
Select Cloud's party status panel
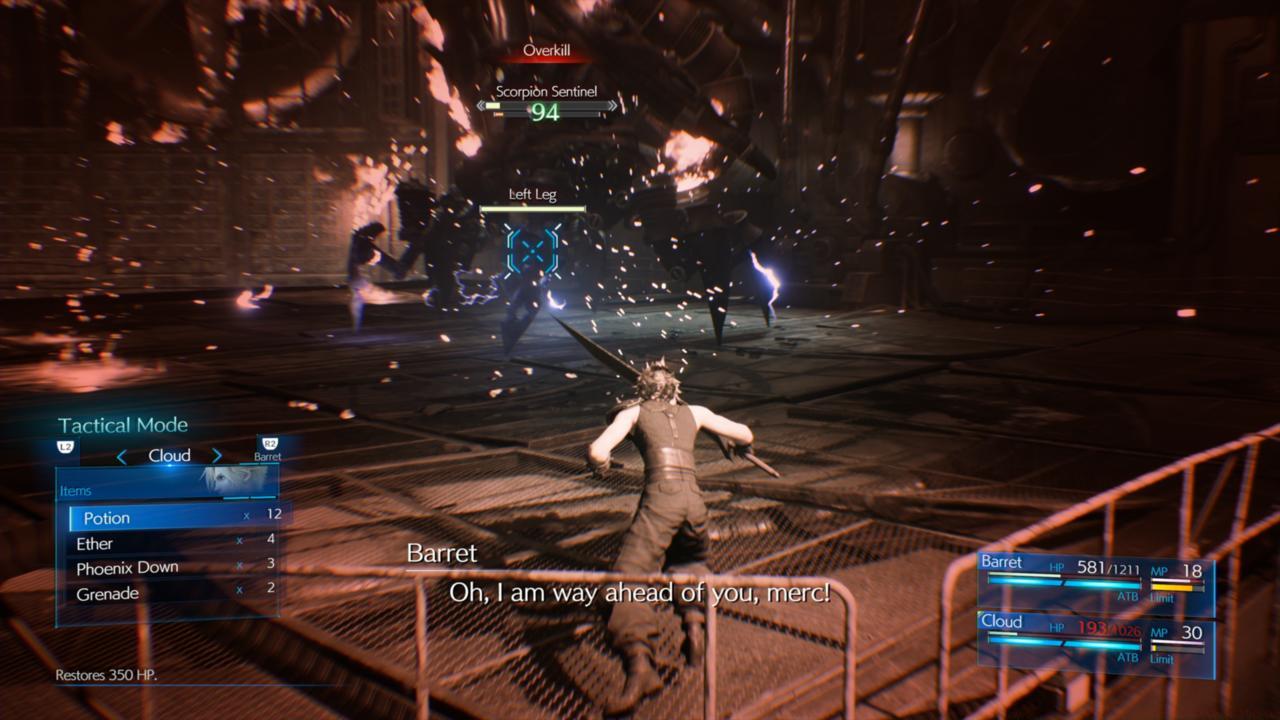1094,640
